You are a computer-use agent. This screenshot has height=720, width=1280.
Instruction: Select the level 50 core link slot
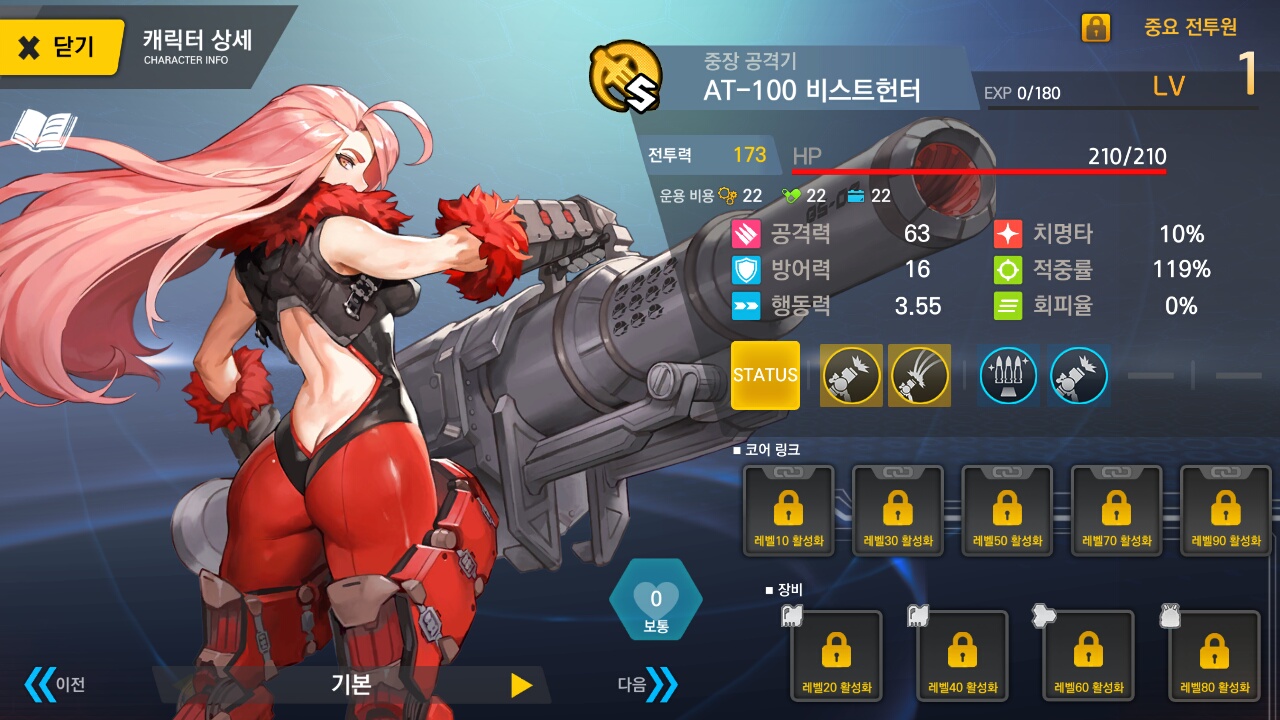click(1007, 511)
